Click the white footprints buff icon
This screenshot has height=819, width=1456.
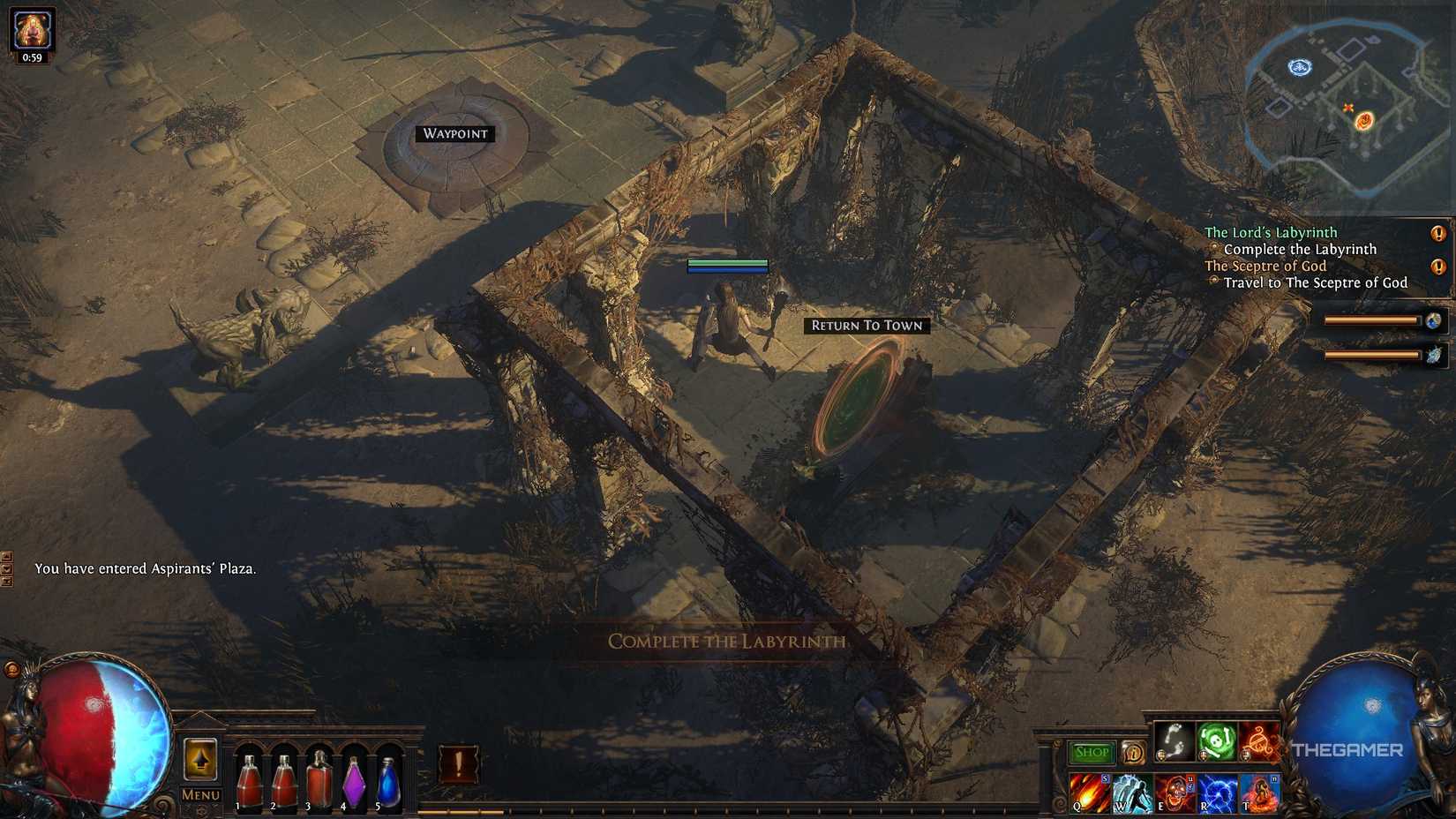pyautogui.click(x=1174, y=741)
